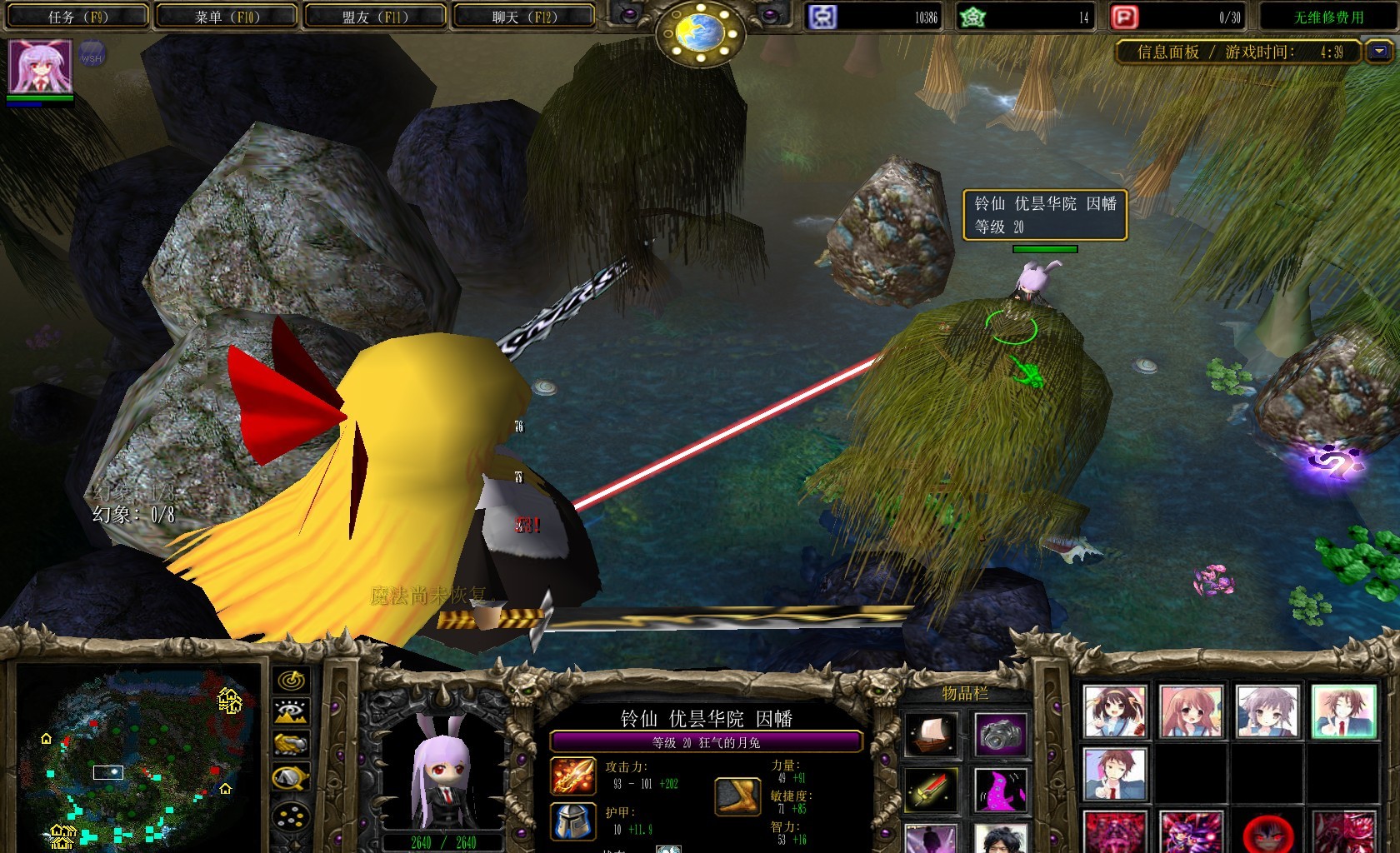Toggle minimap ally color mode button

tap(291, 744)
